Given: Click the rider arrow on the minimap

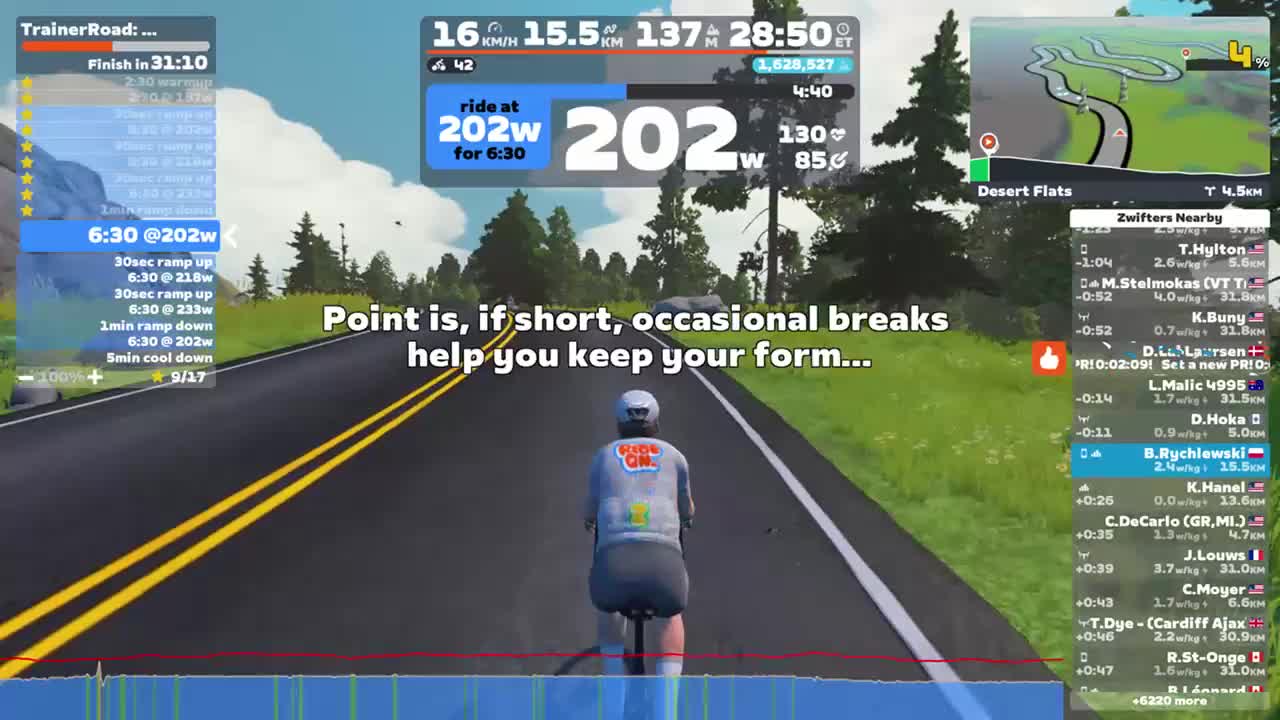Looking at the screenshot, I should click(988, 142).
